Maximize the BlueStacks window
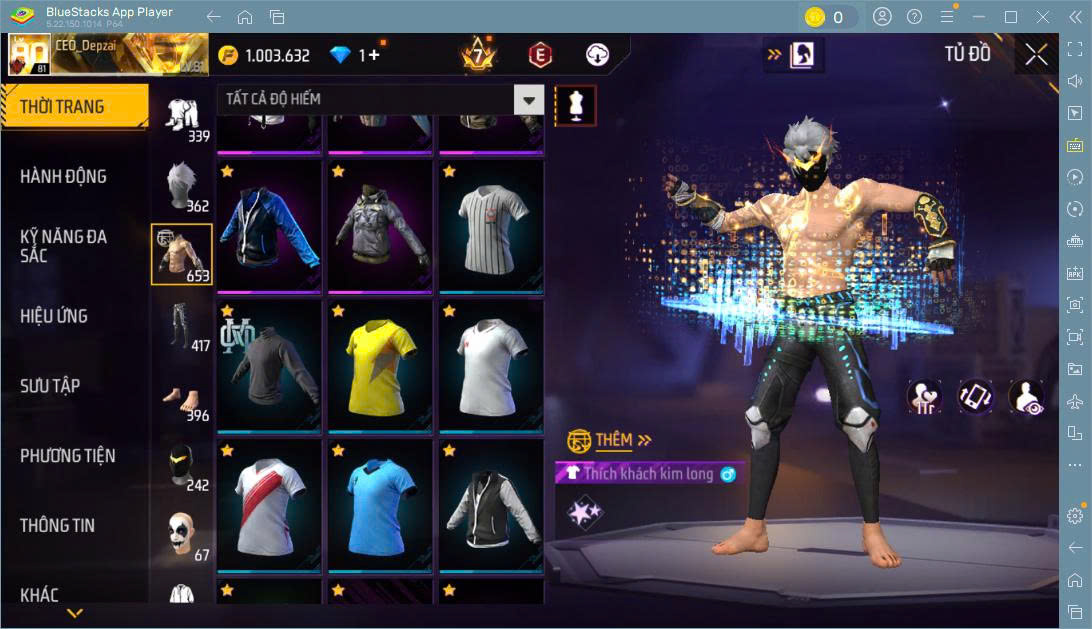 pos(1010,17)
